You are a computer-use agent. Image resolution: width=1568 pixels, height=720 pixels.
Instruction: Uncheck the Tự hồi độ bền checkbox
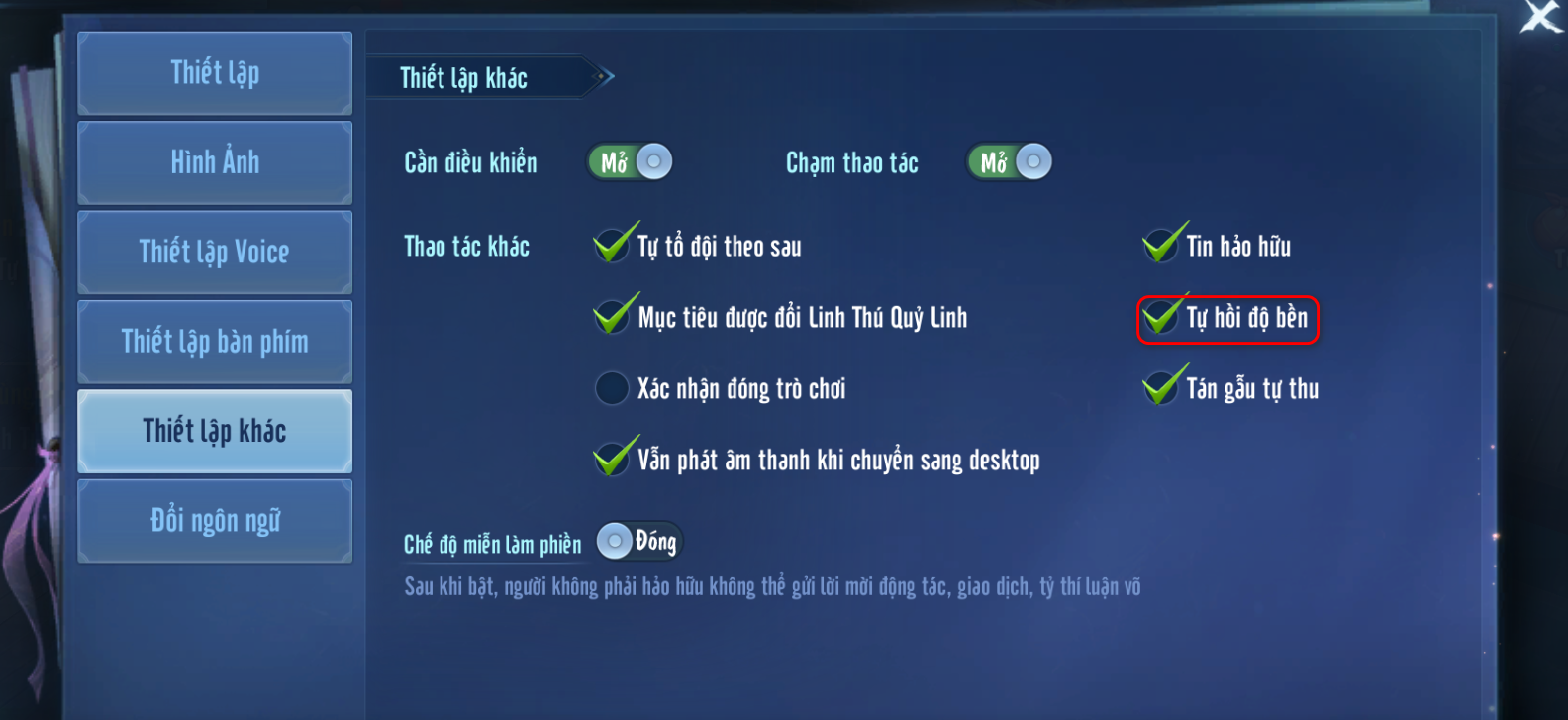pos(1161,318)
